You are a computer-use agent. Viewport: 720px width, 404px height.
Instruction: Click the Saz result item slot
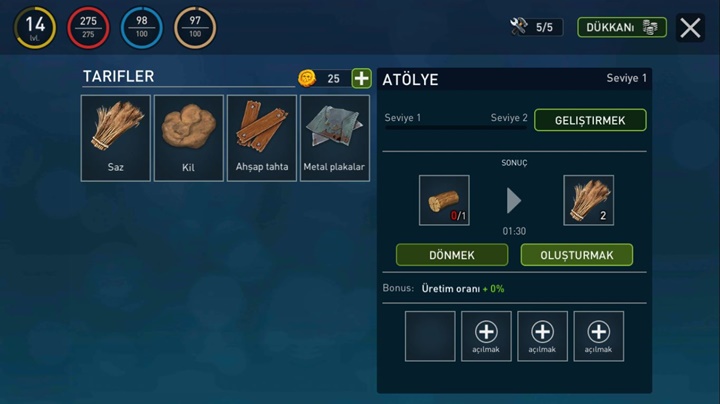[x=588, y=200]
